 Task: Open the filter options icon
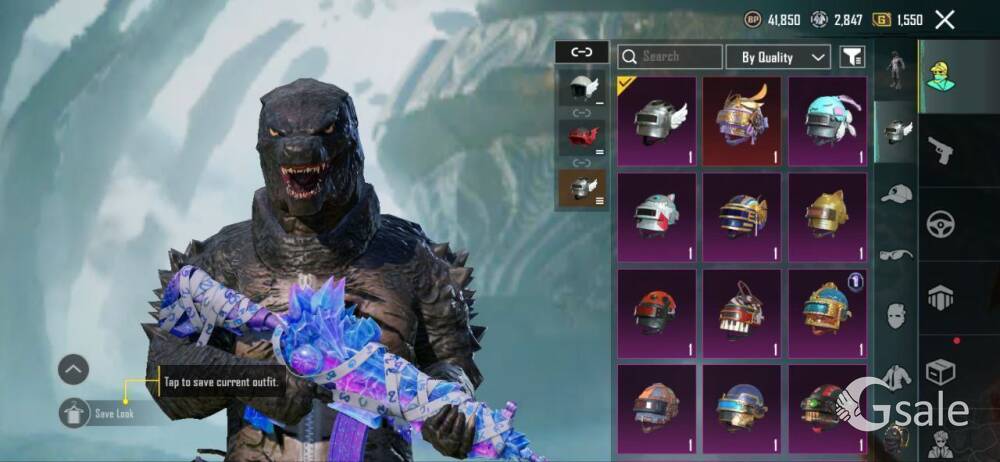(x=851, y=57)
